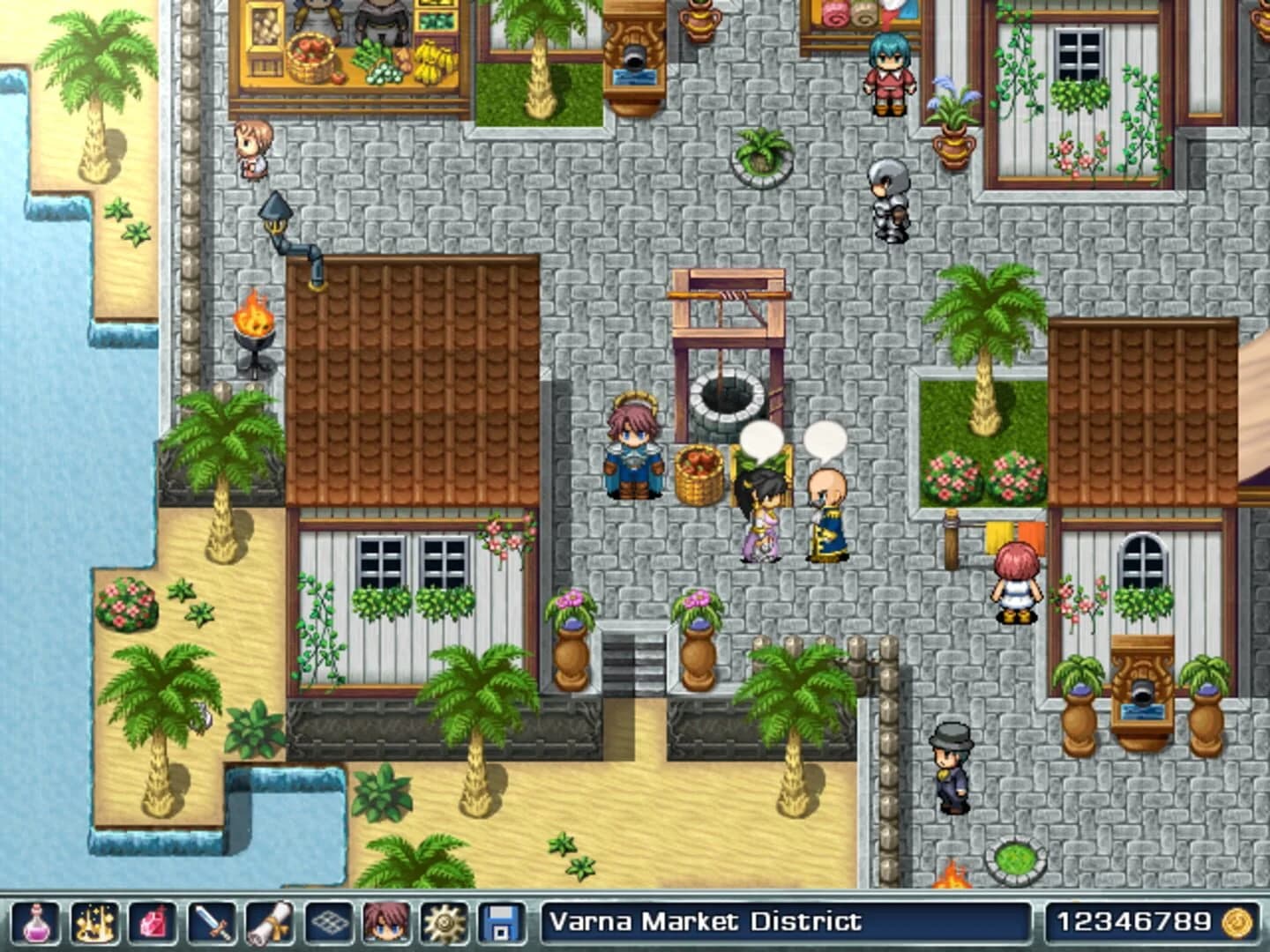Select the red gem icon
1270x952 pixels.
pyautogui.click(x=154, y=921)
